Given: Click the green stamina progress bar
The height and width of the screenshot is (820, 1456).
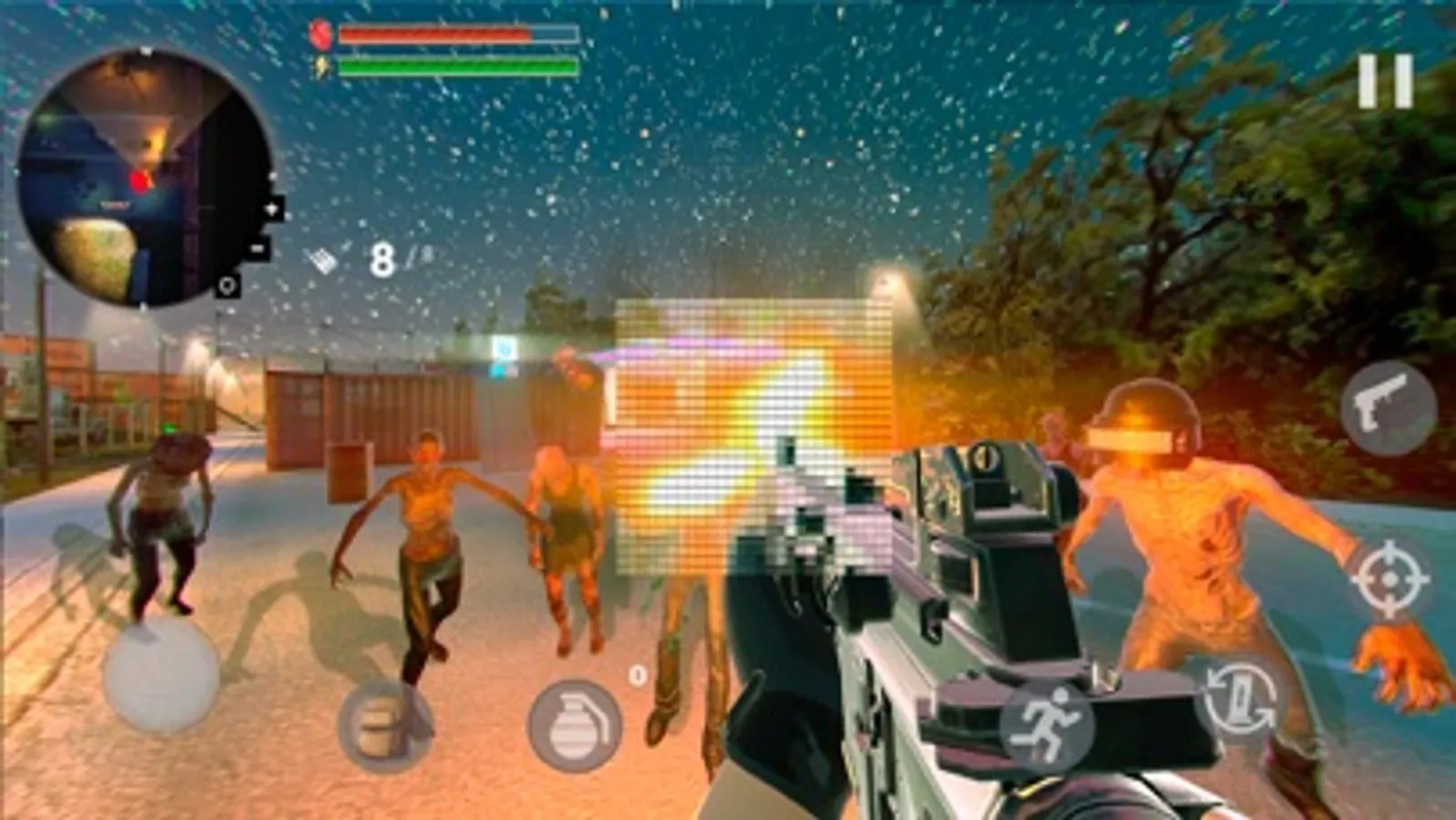Looking at the screenshot, I should point(455,66).
